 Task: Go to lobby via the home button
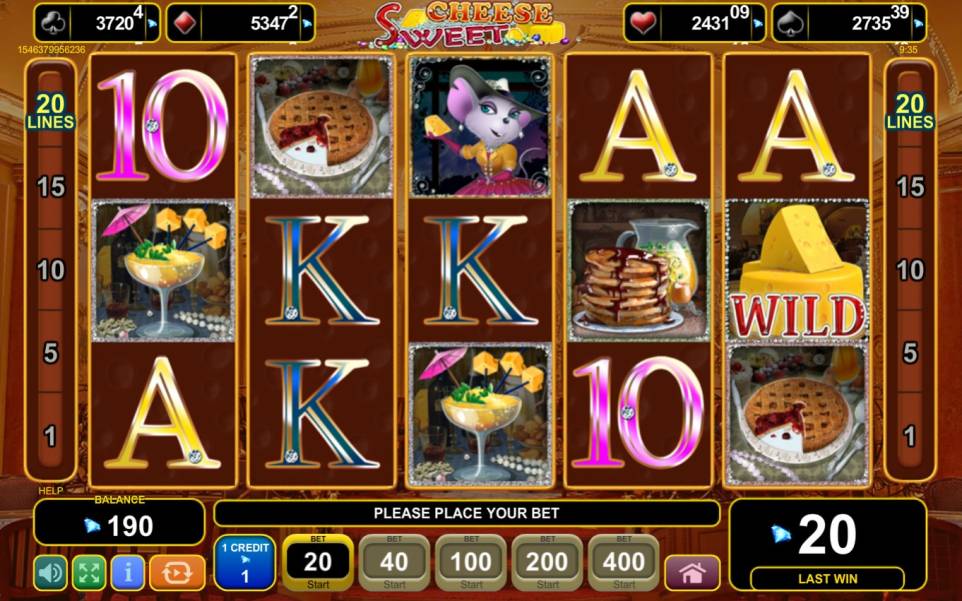692,573
